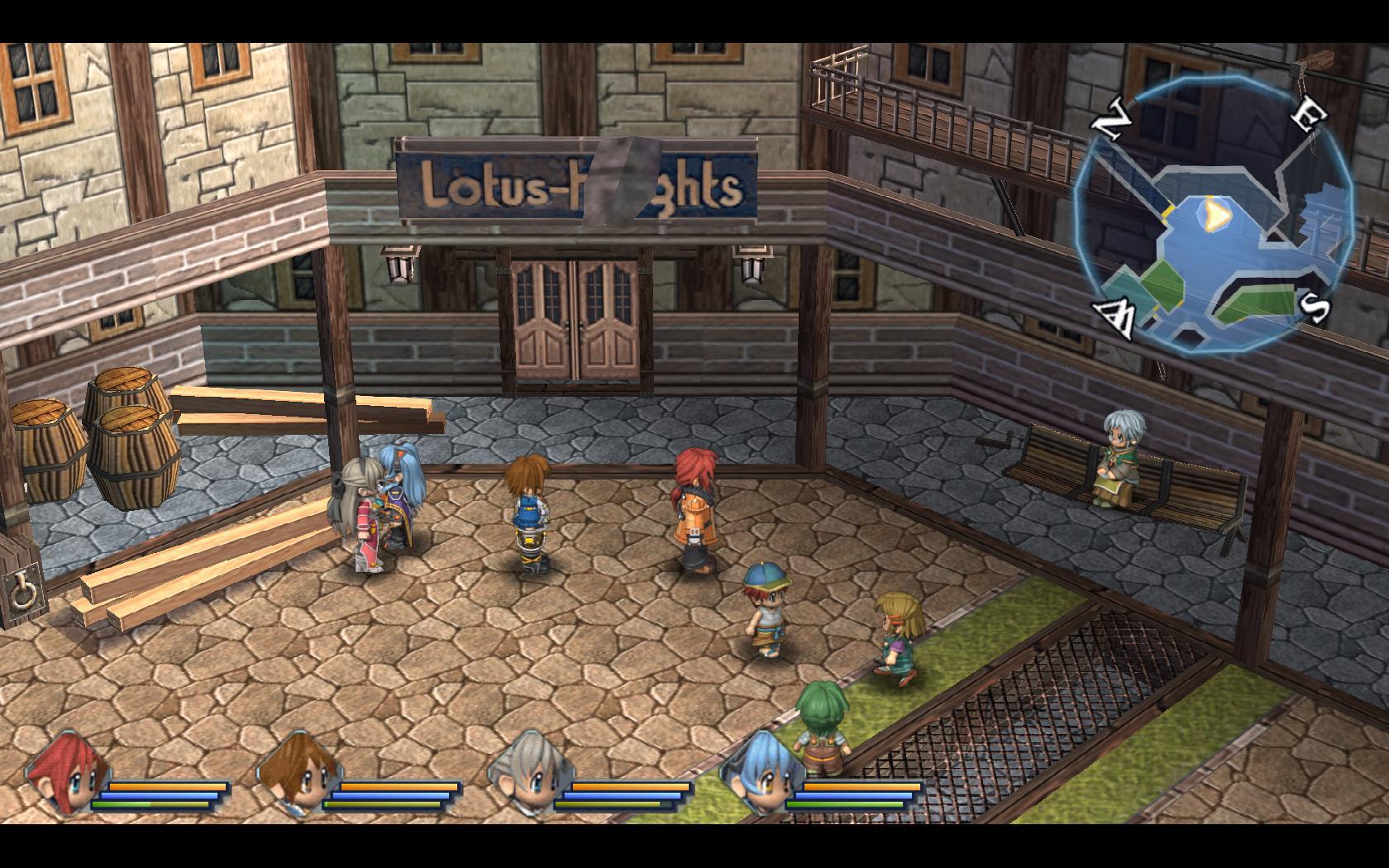This screenshot has height=868, width=1389.
Task: Click the yellow player arrow on minimap
Action: click(1214, 215)
